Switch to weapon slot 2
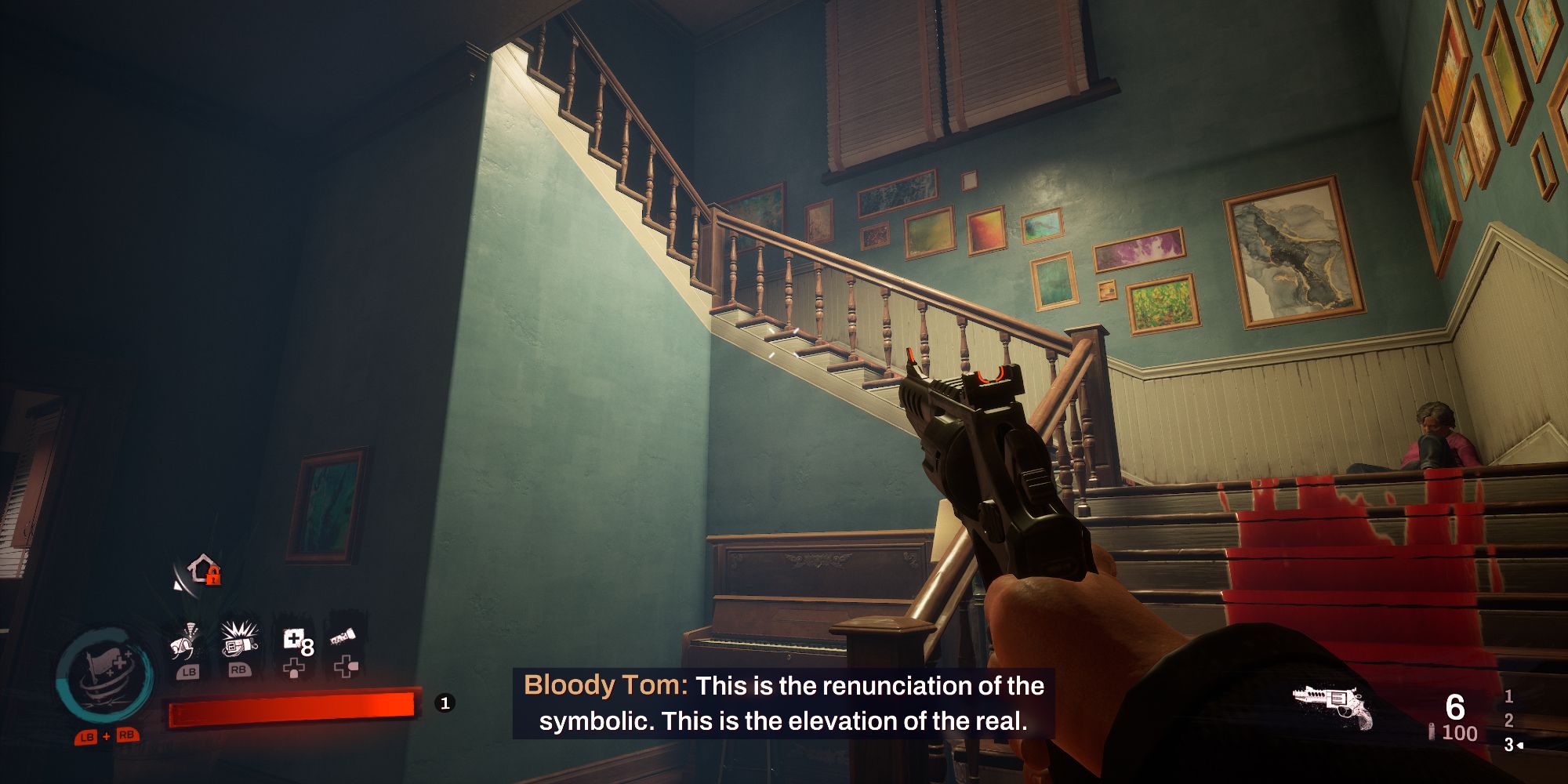The height and width of the screenshot is (784, 1568). (x=1508, y=721)
